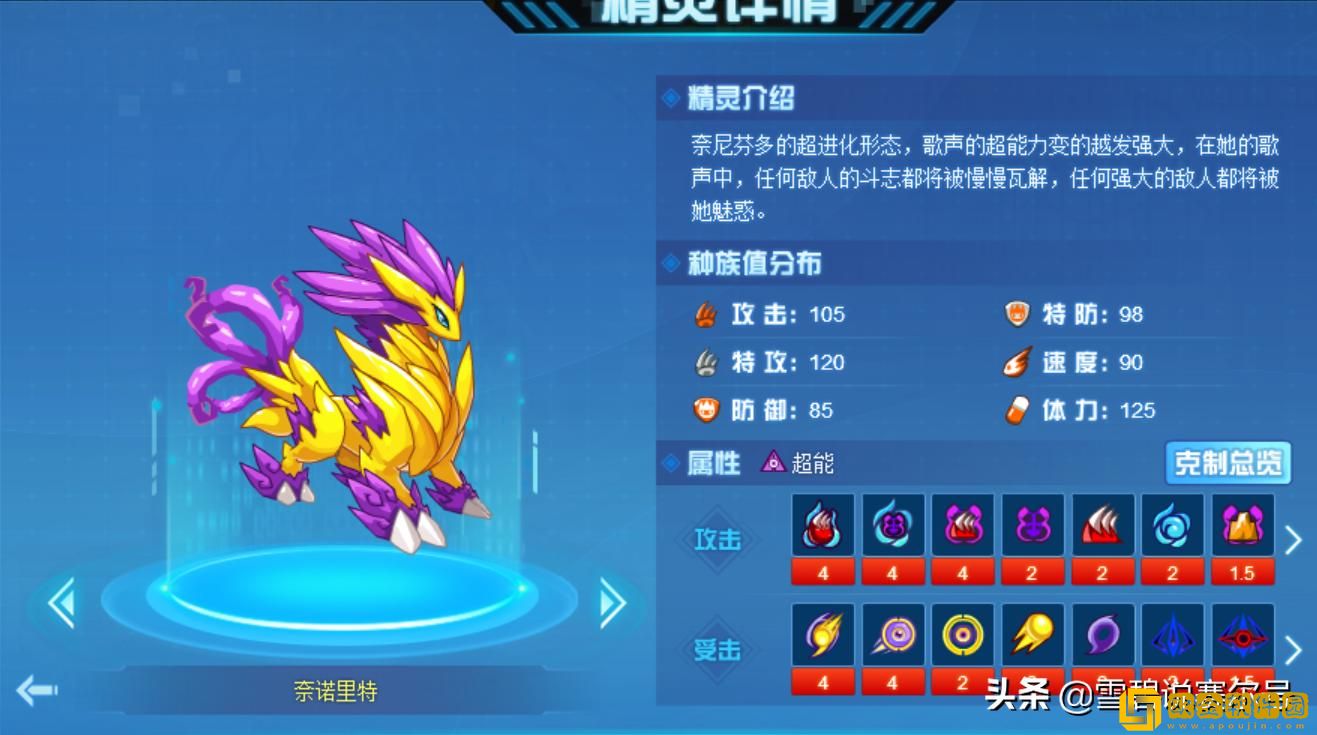The height and width of the screenshot is (735, 1317).
Task: Click the 特攻 stat icon beside 120
Action: click(x=707, y=362)
